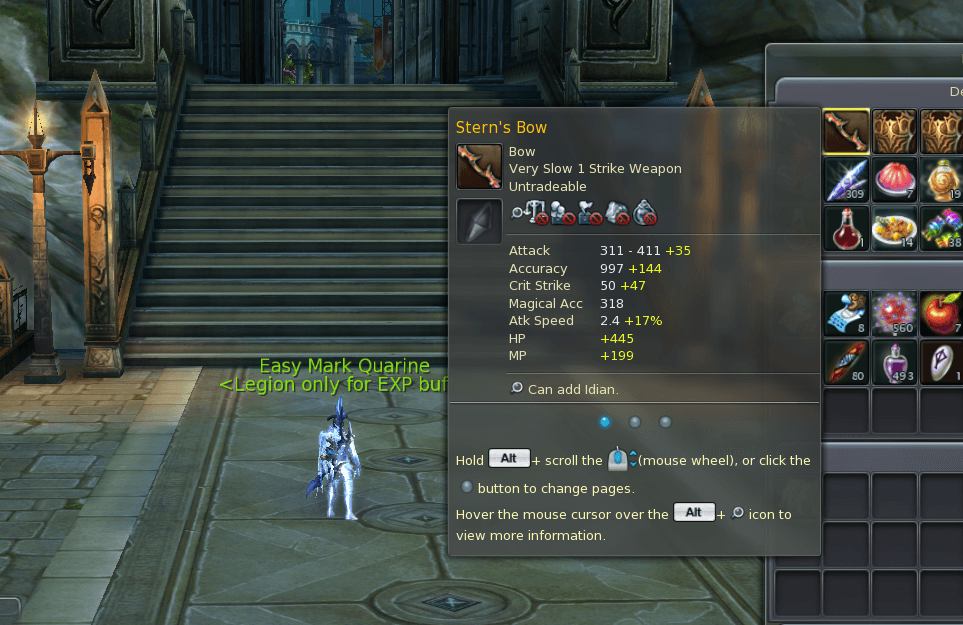The height and width of the screenshot is (625, 963).
Task: Select the blue scroll item slot
Action: (x=846, y=313)
